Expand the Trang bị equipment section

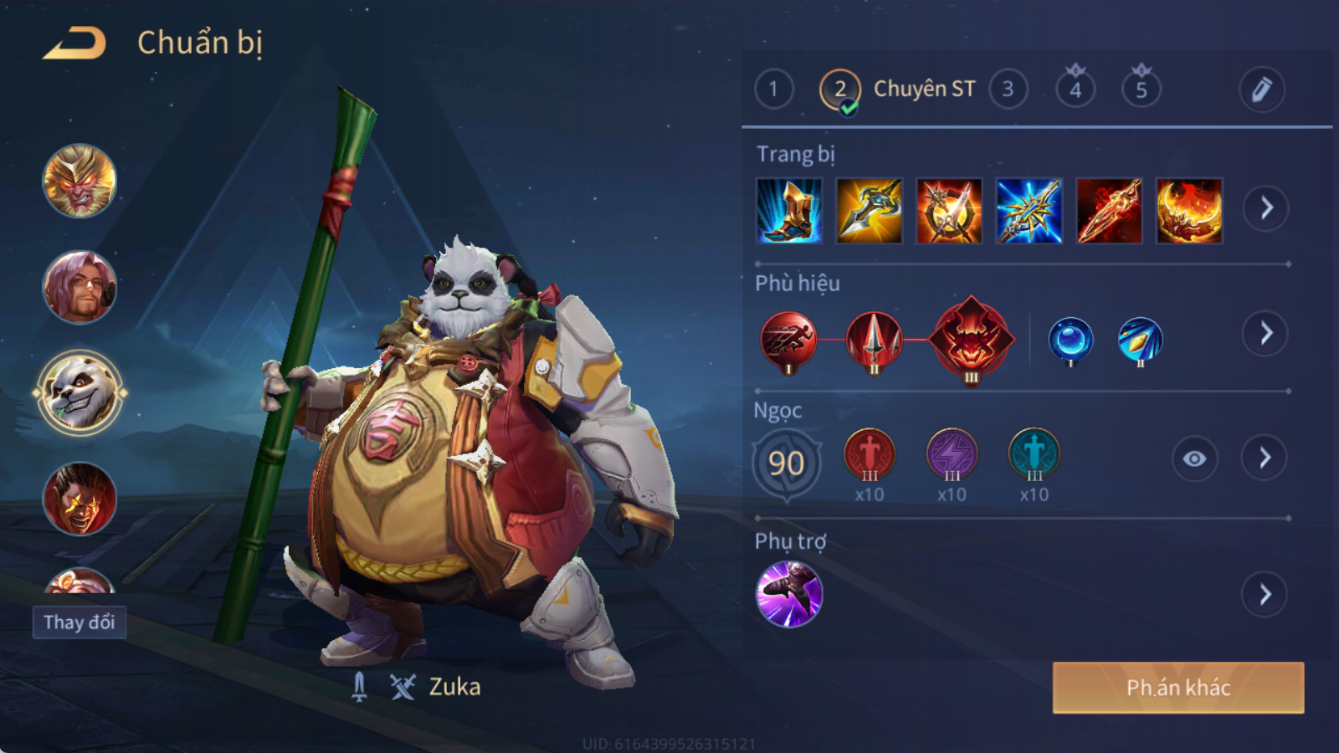pyautogui.click(x=1265, y=208)
